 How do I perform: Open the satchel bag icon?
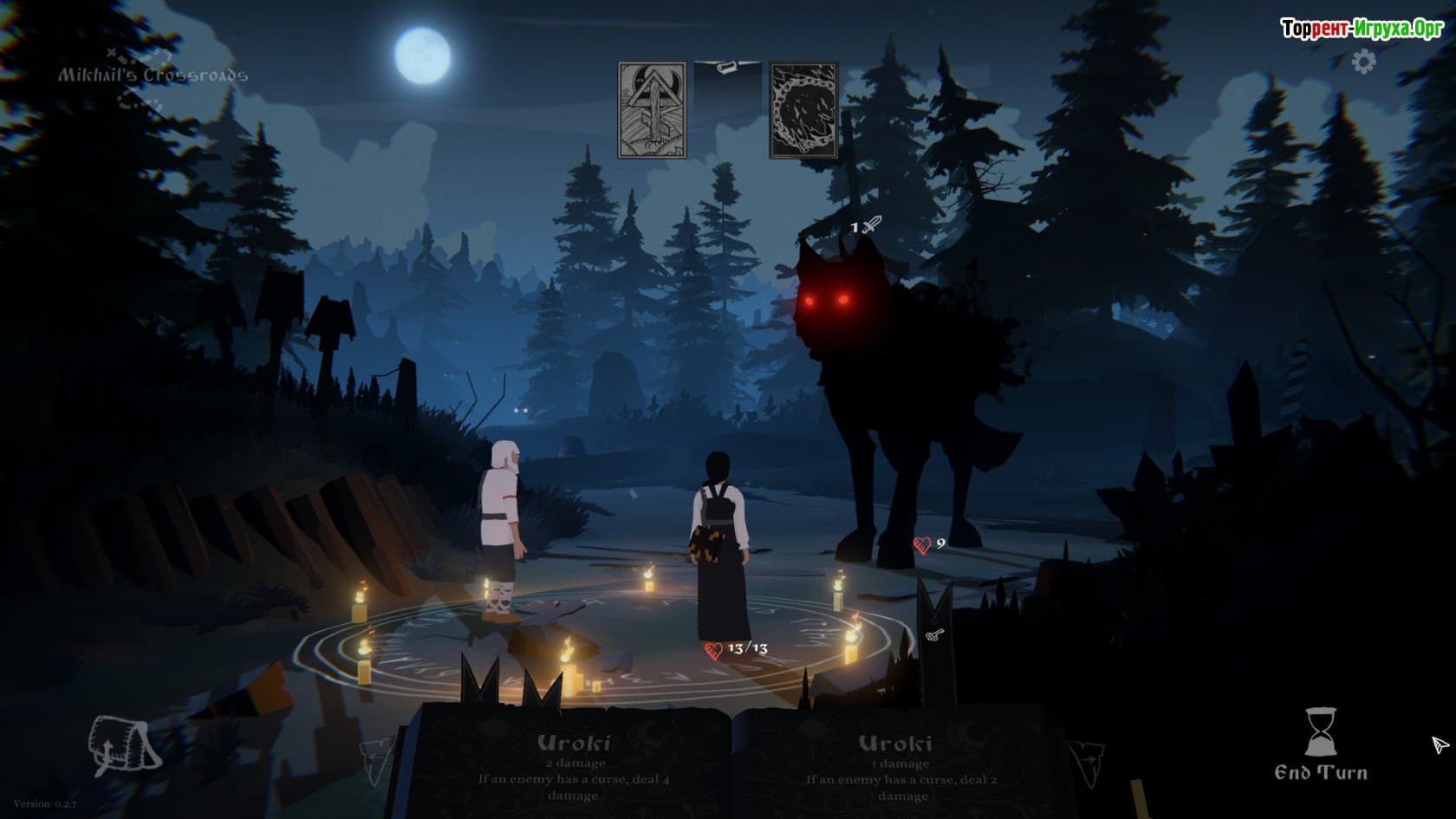pos(124,746)
